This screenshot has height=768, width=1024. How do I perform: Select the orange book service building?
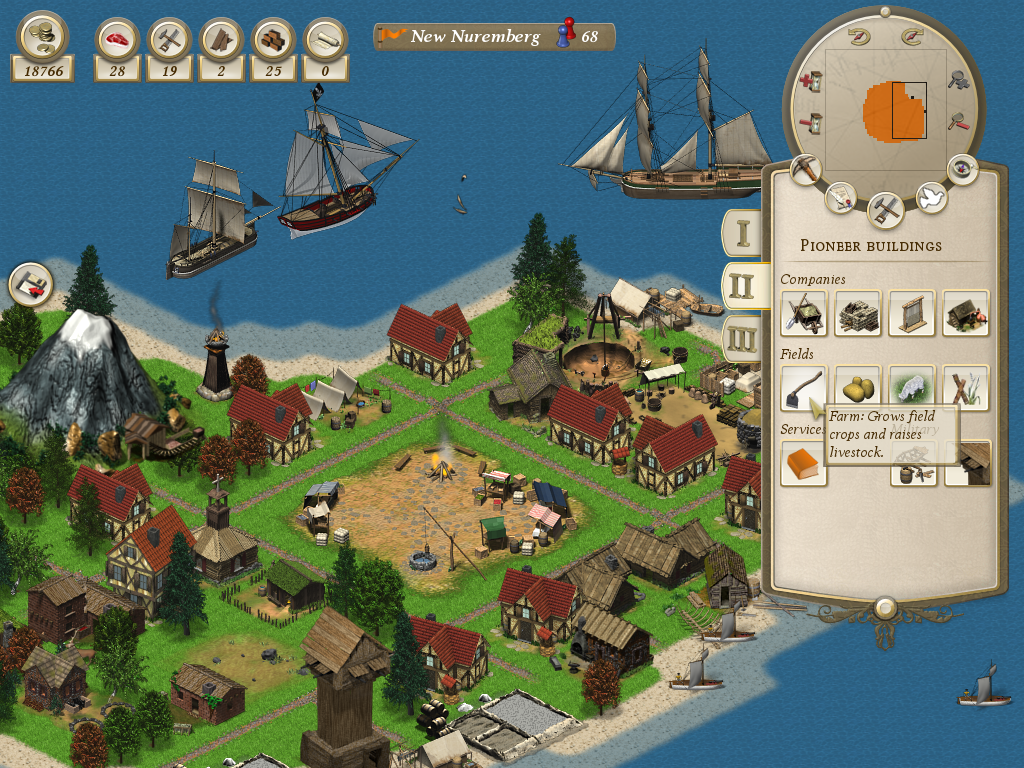803,464
